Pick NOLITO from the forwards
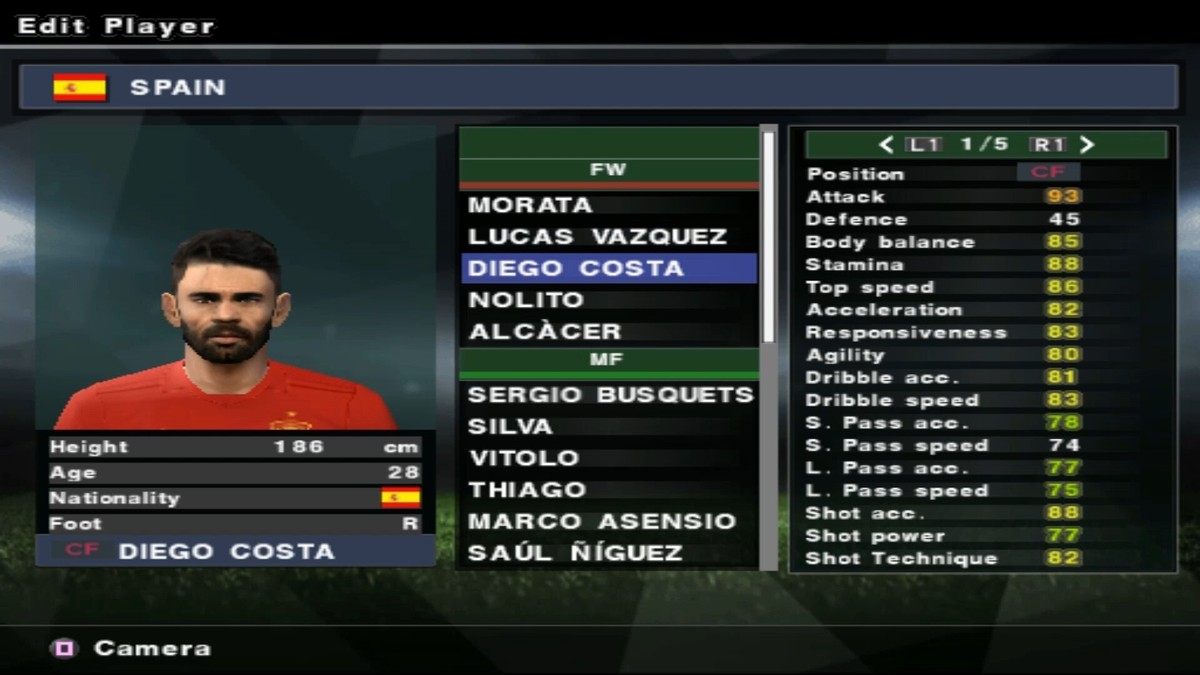Viewport: 1200px width, 675px height. 608,300
